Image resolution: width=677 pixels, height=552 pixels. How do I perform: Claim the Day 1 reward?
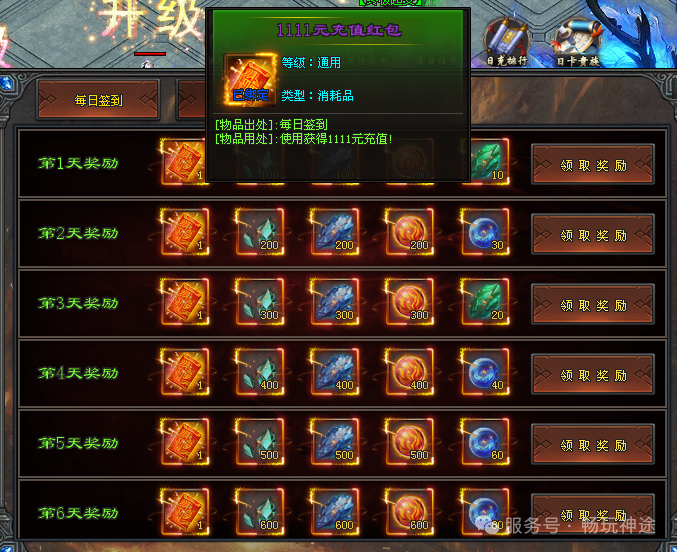tap(593, 165)
